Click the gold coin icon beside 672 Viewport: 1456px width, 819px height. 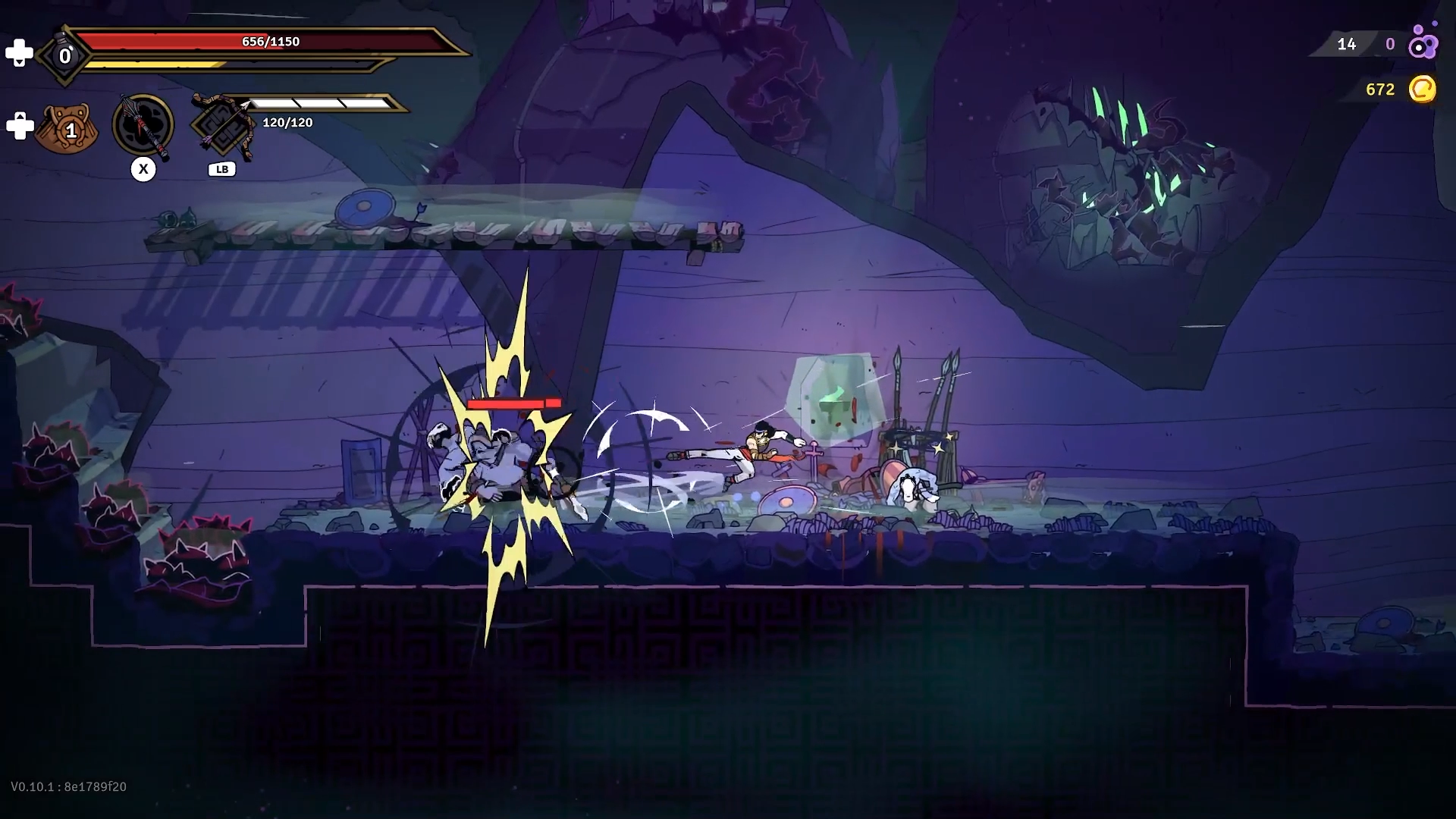point(1424,89)
